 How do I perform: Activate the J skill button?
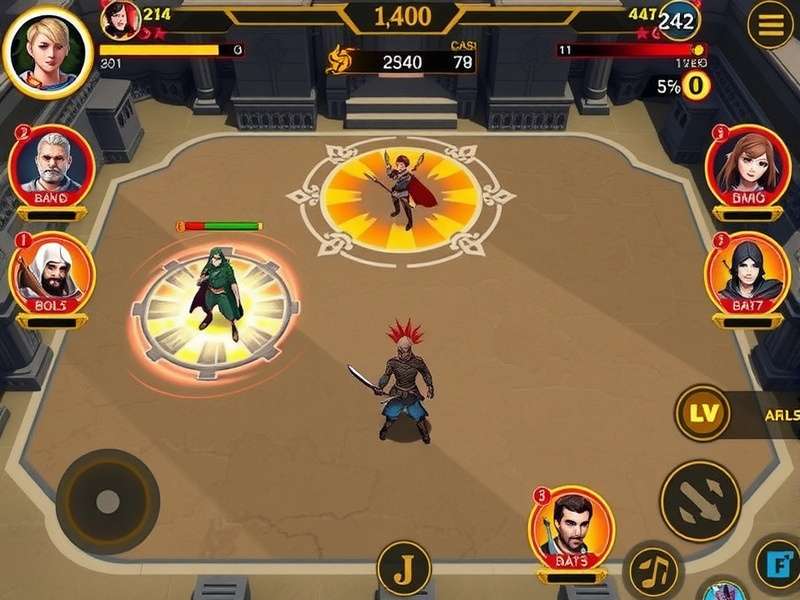tap(404, 569)
